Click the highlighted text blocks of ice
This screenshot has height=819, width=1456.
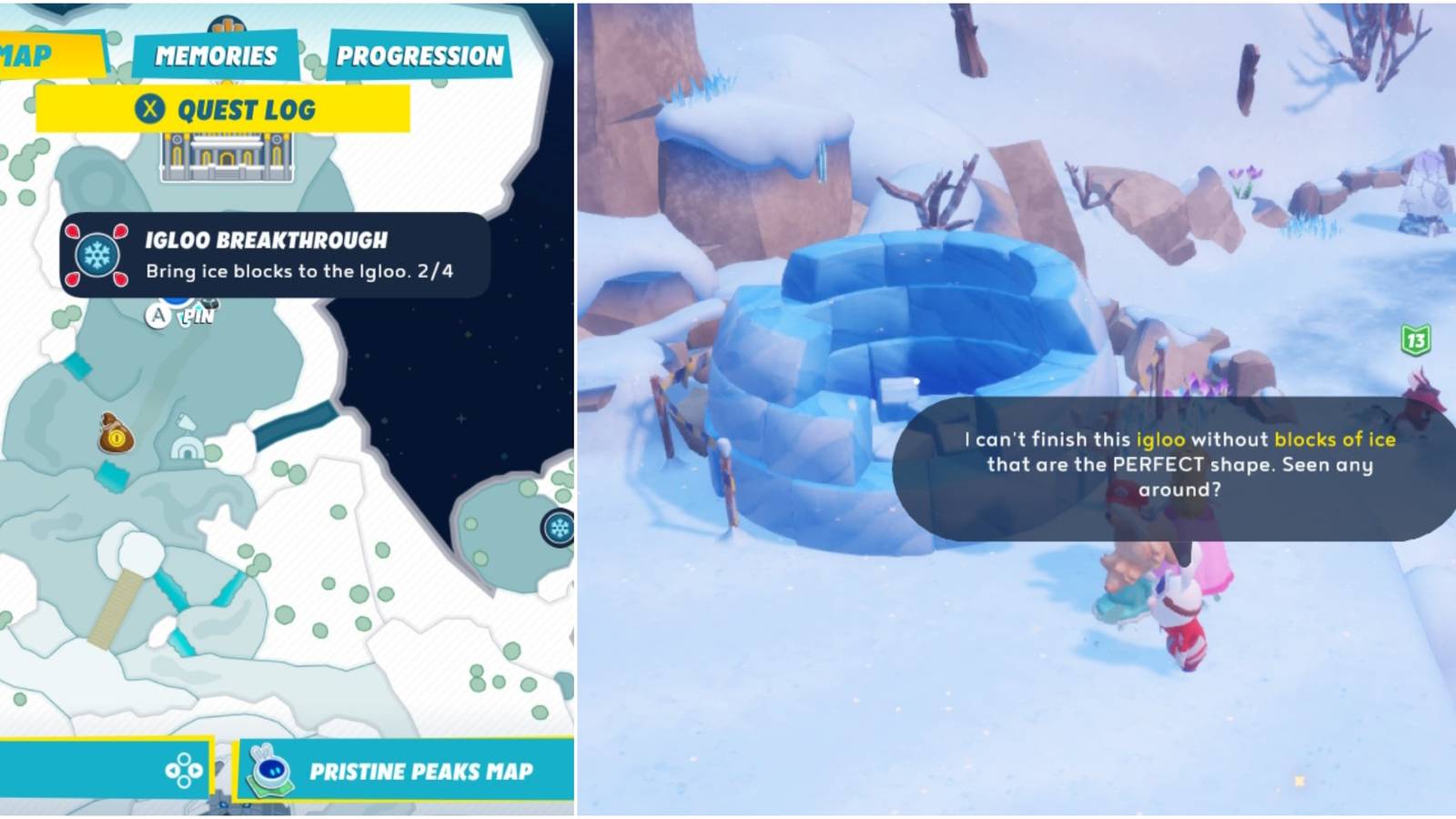pyautogui.click(x=1332, y=439)
